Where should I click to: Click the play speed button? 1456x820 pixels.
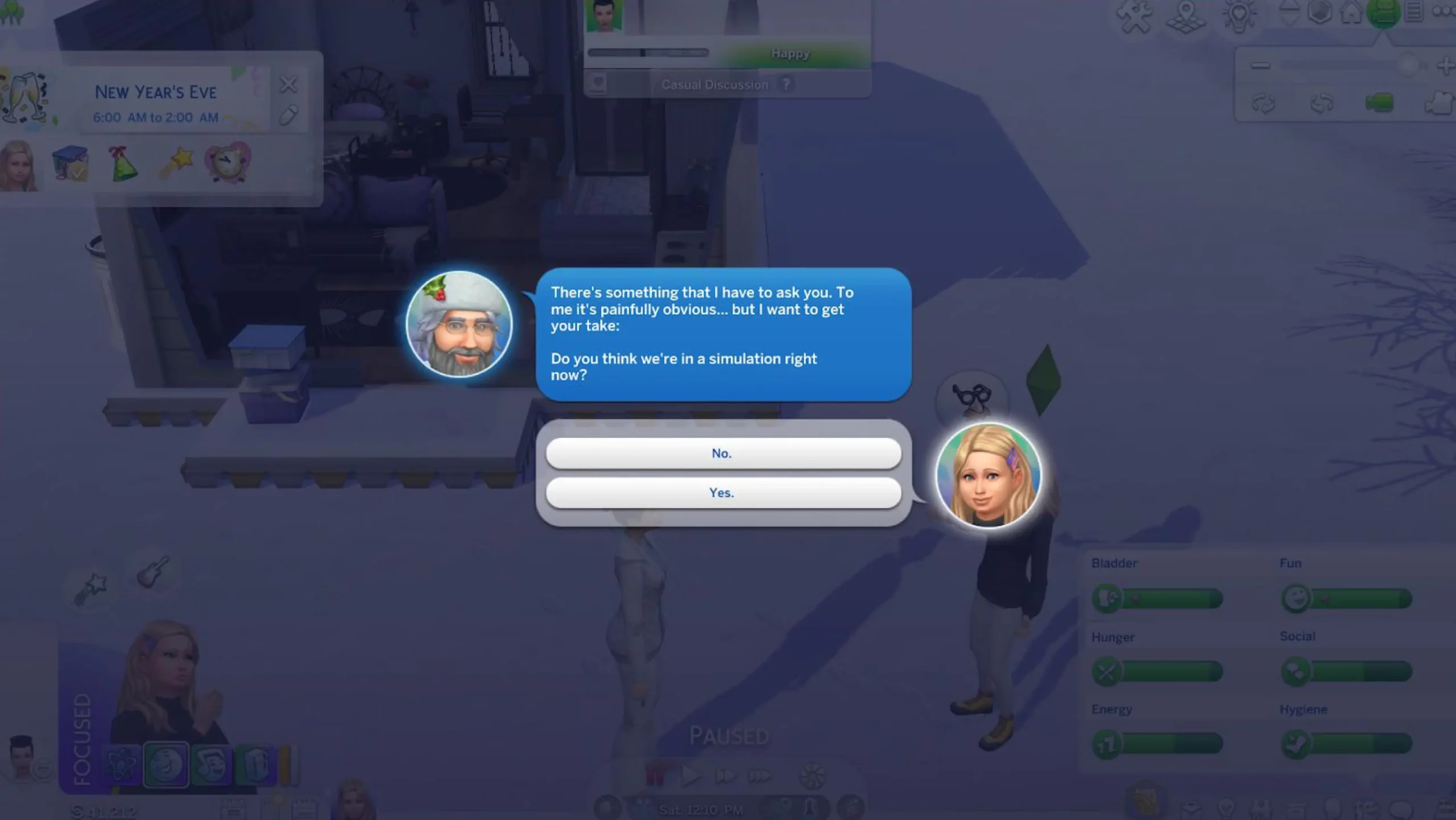[690, 775]
